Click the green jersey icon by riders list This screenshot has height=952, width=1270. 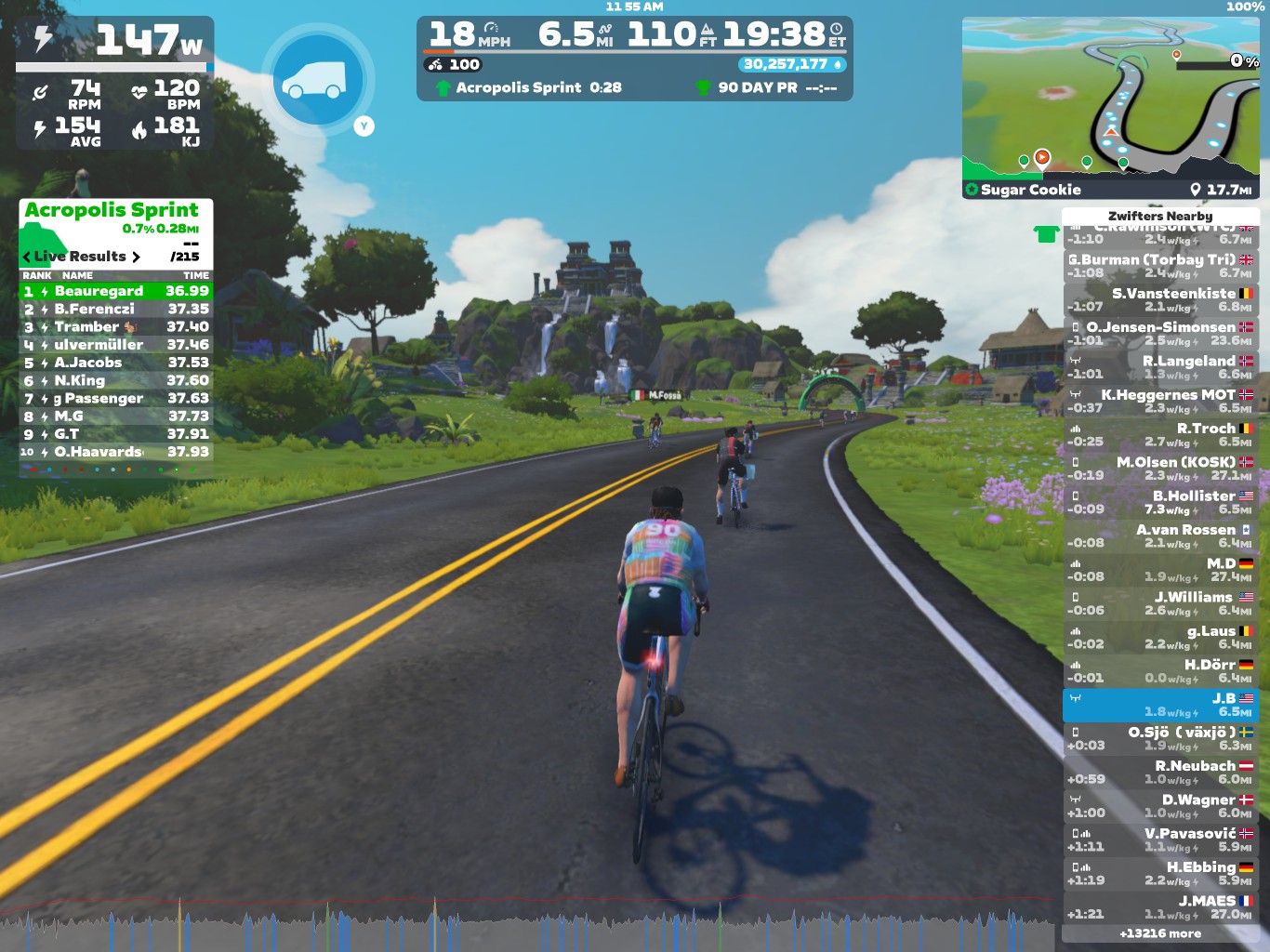click(1046, 234)
